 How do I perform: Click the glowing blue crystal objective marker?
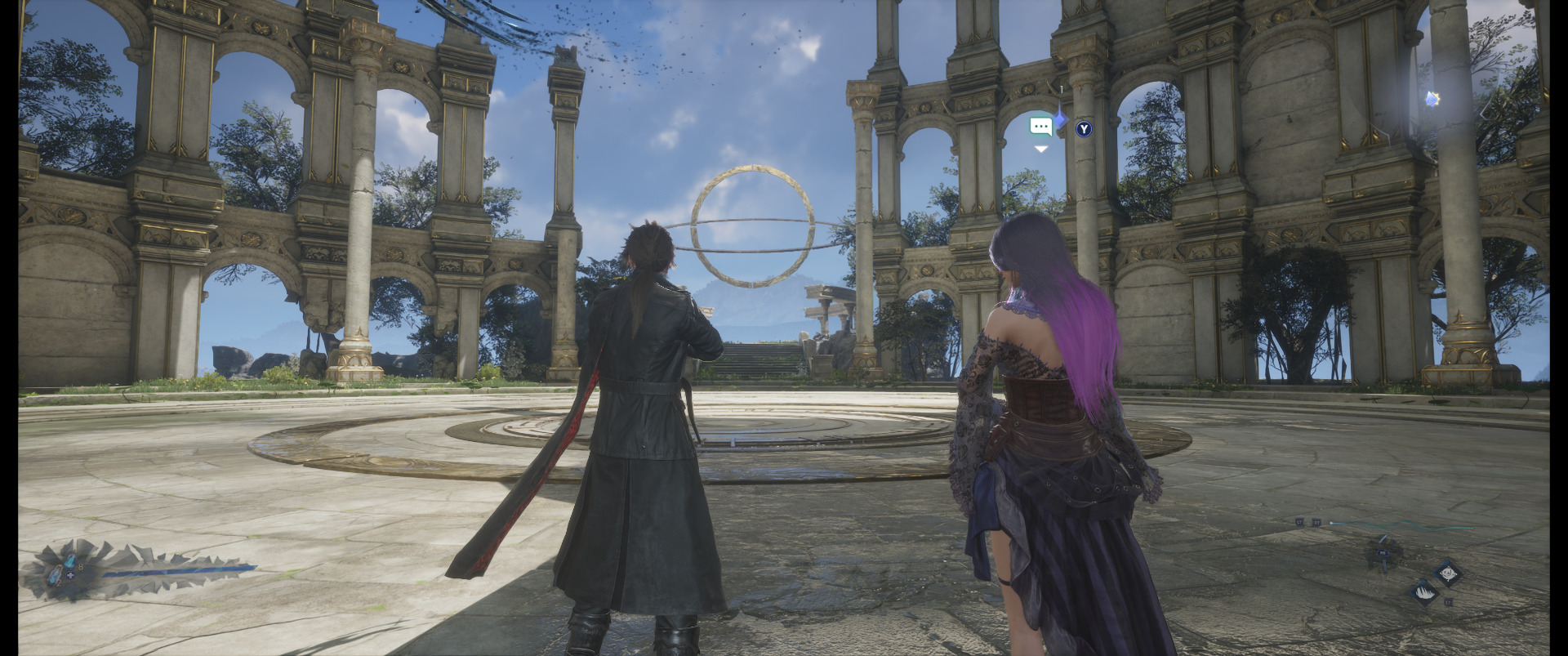click(x=1432, y=99)
